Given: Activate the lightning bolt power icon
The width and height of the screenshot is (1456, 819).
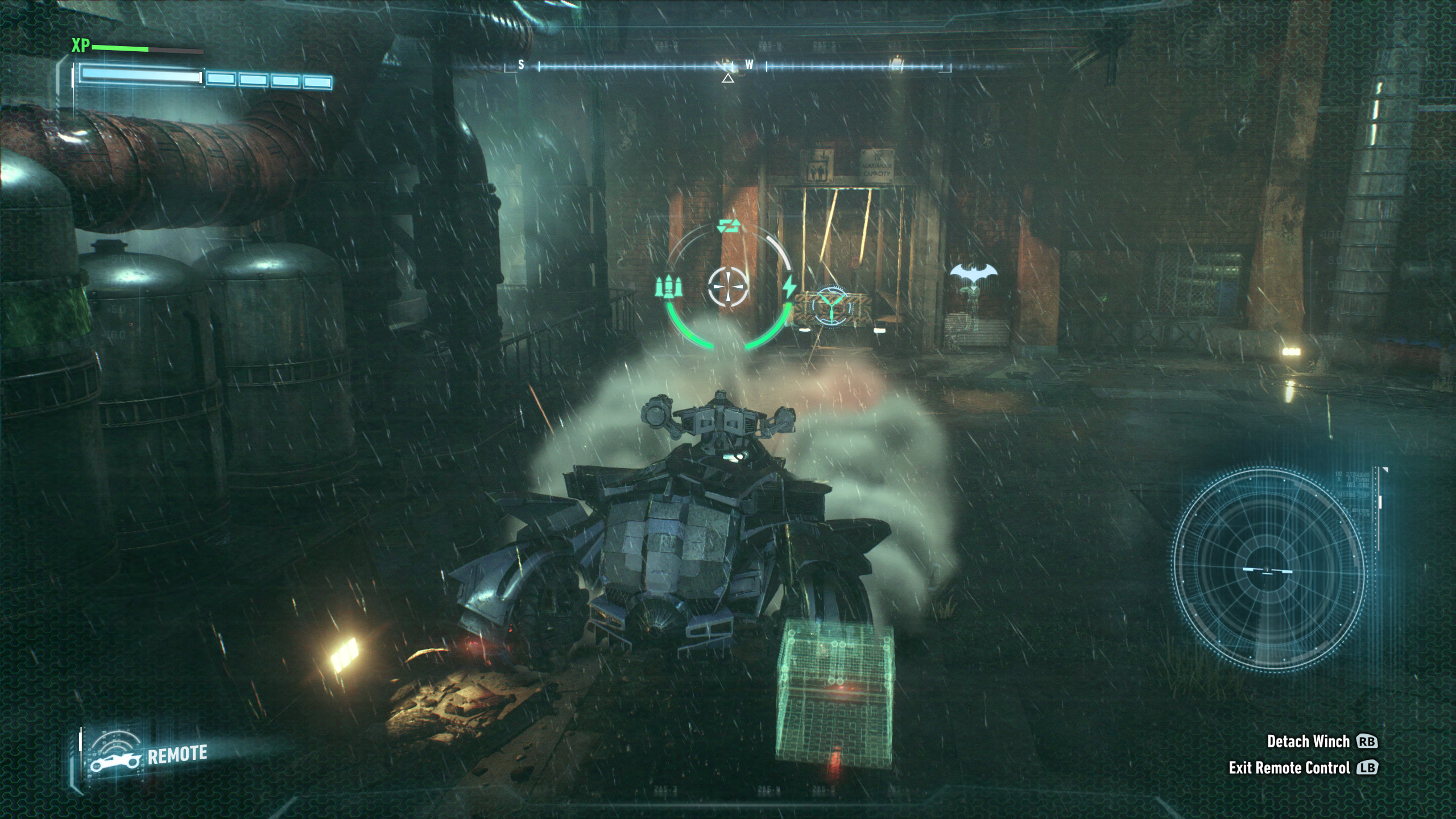Looking at the screenshot, I should tap(789, 287).
